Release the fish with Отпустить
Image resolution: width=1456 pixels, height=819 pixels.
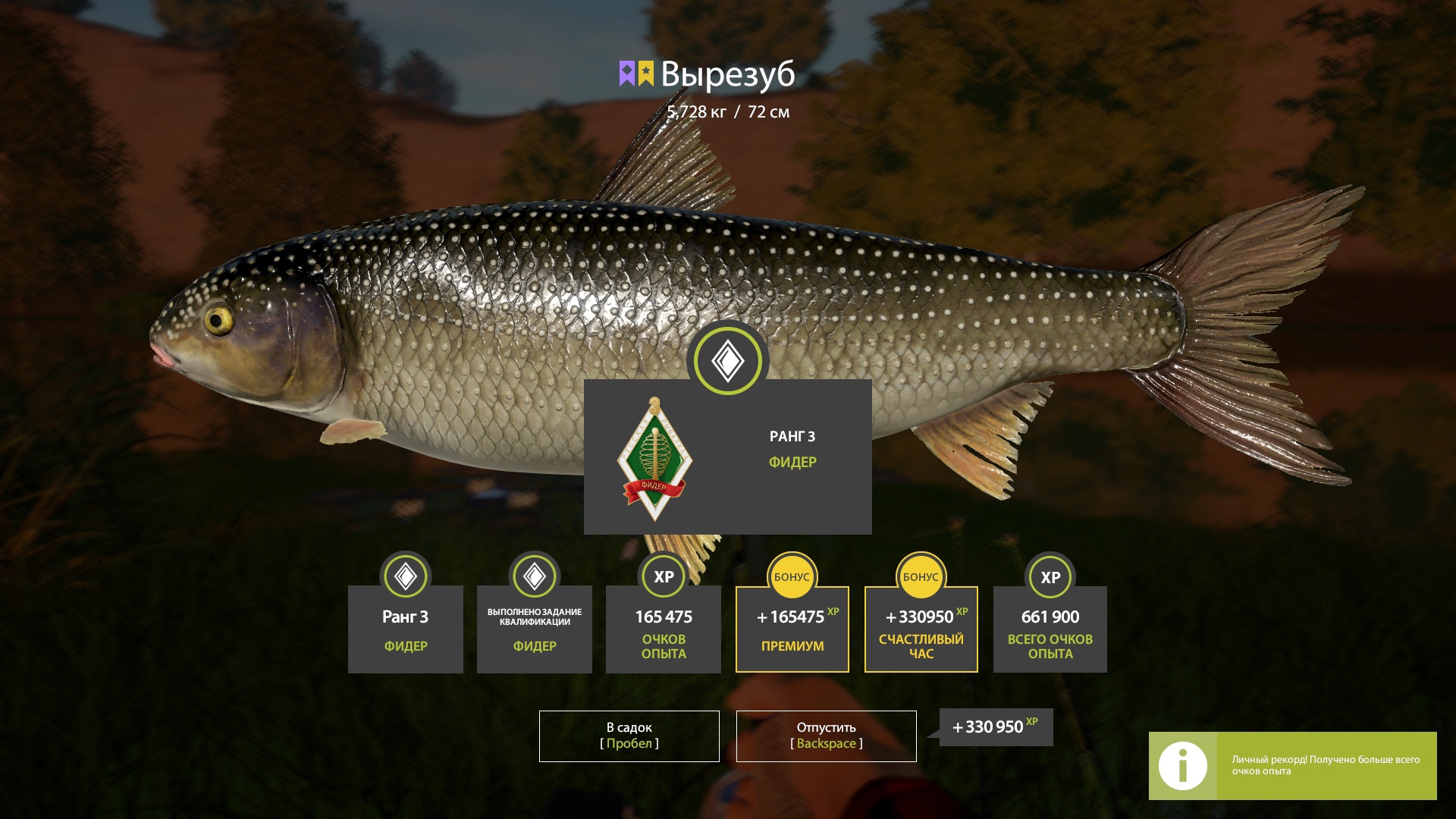[x=826, y=736]
